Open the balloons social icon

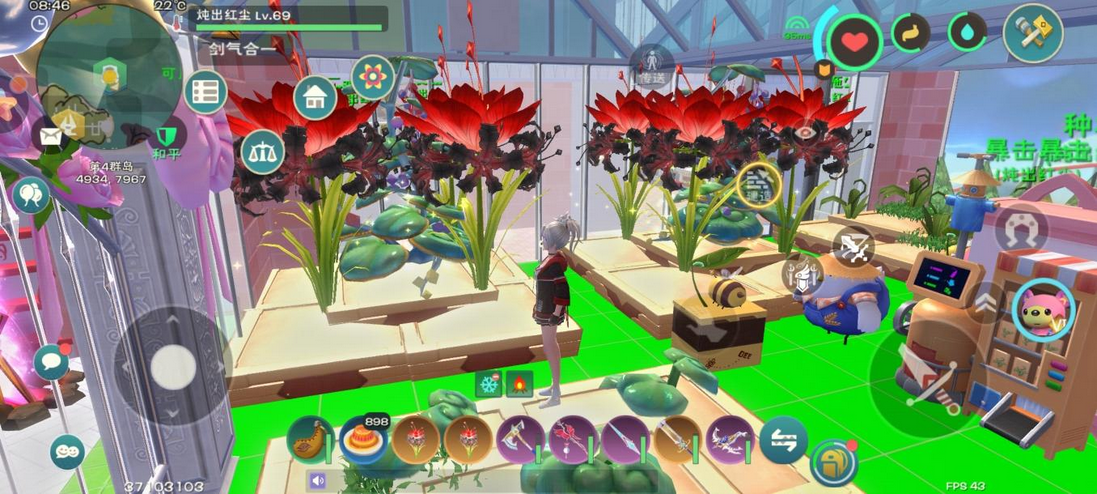tap(30, 194)
